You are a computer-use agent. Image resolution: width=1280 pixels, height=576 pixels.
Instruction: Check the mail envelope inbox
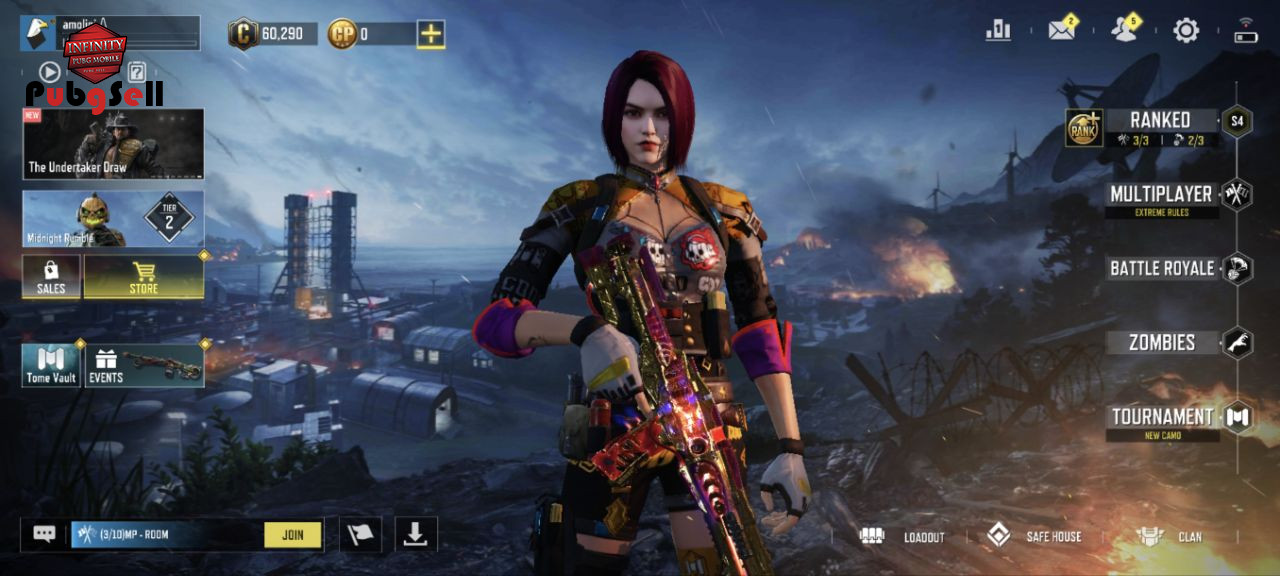(x=1061, y=30)
